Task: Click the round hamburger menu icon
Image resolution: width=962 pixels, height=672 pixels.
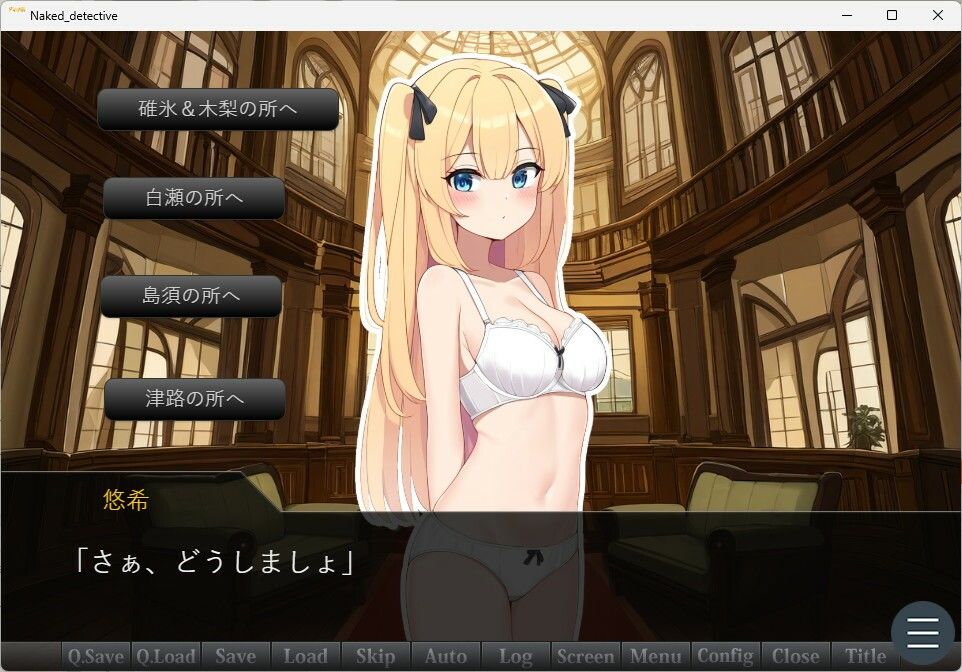Action: pos(922,632)
